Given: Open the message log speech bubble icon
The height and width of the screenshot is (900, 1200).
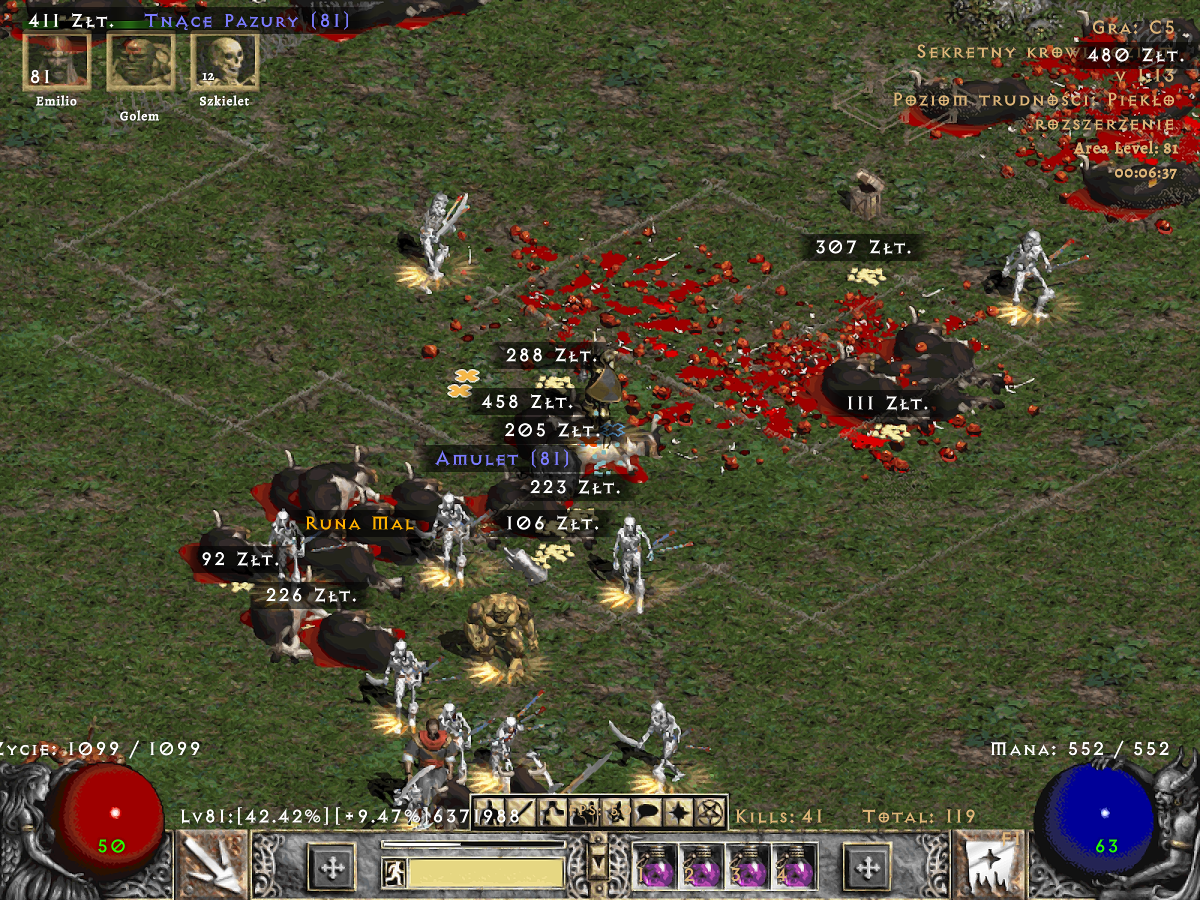Looking at the screenshot, I should coord(647,811).
